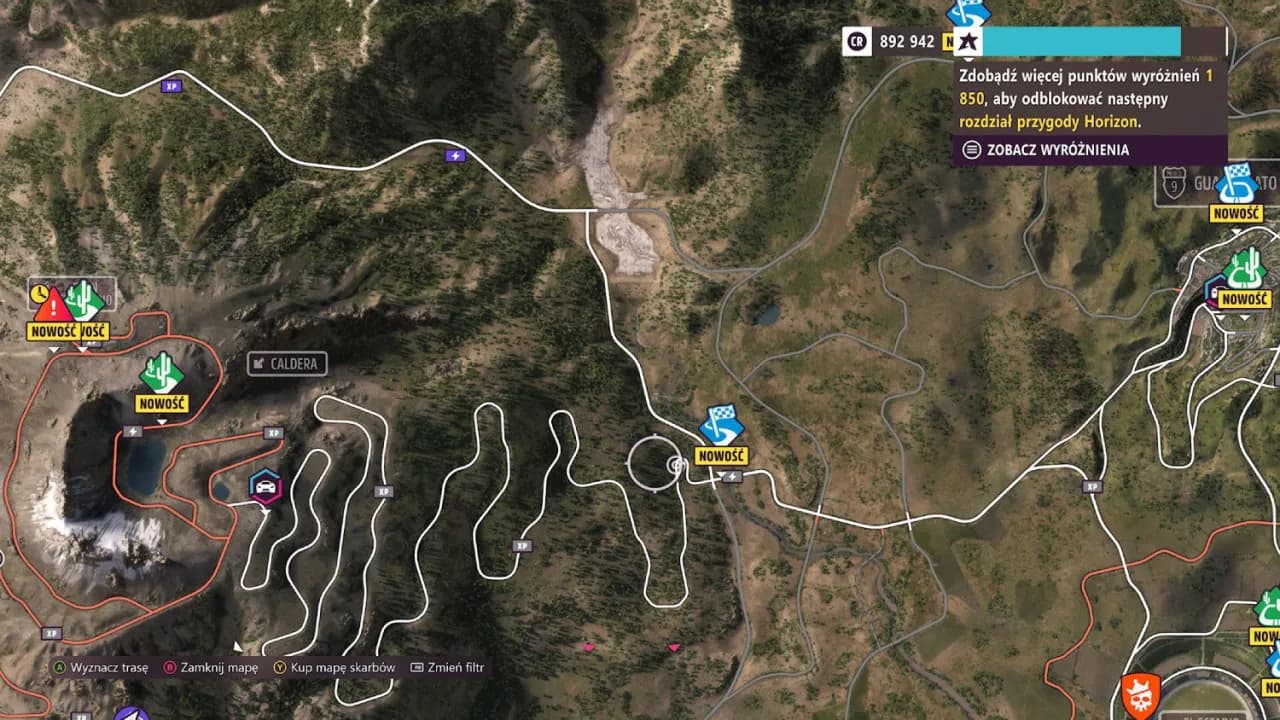Select the road race marker at map center
The image size is (1280, 720).
point(721,425)
